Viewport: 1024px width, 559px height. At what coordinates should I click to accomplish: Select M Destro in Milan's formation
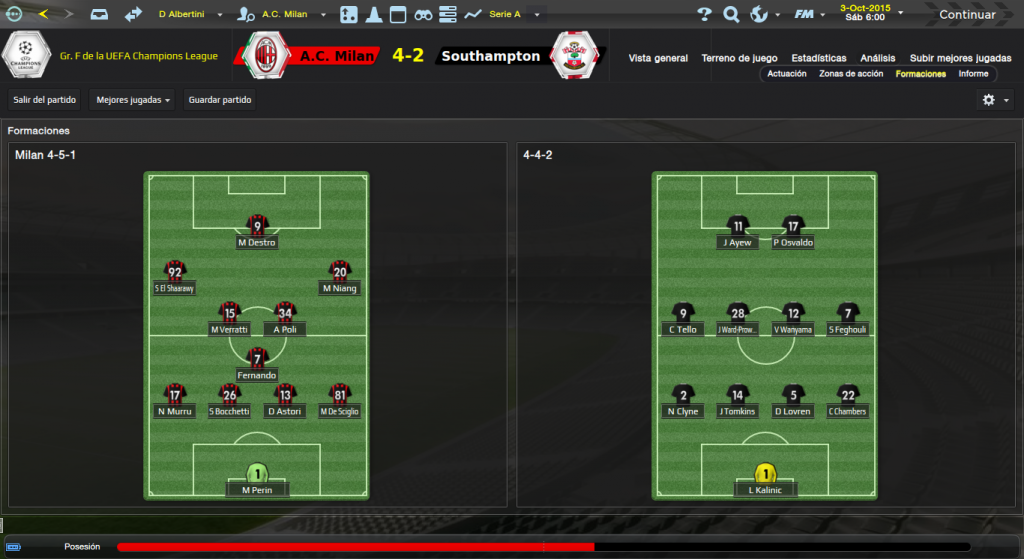pos(257,232)
